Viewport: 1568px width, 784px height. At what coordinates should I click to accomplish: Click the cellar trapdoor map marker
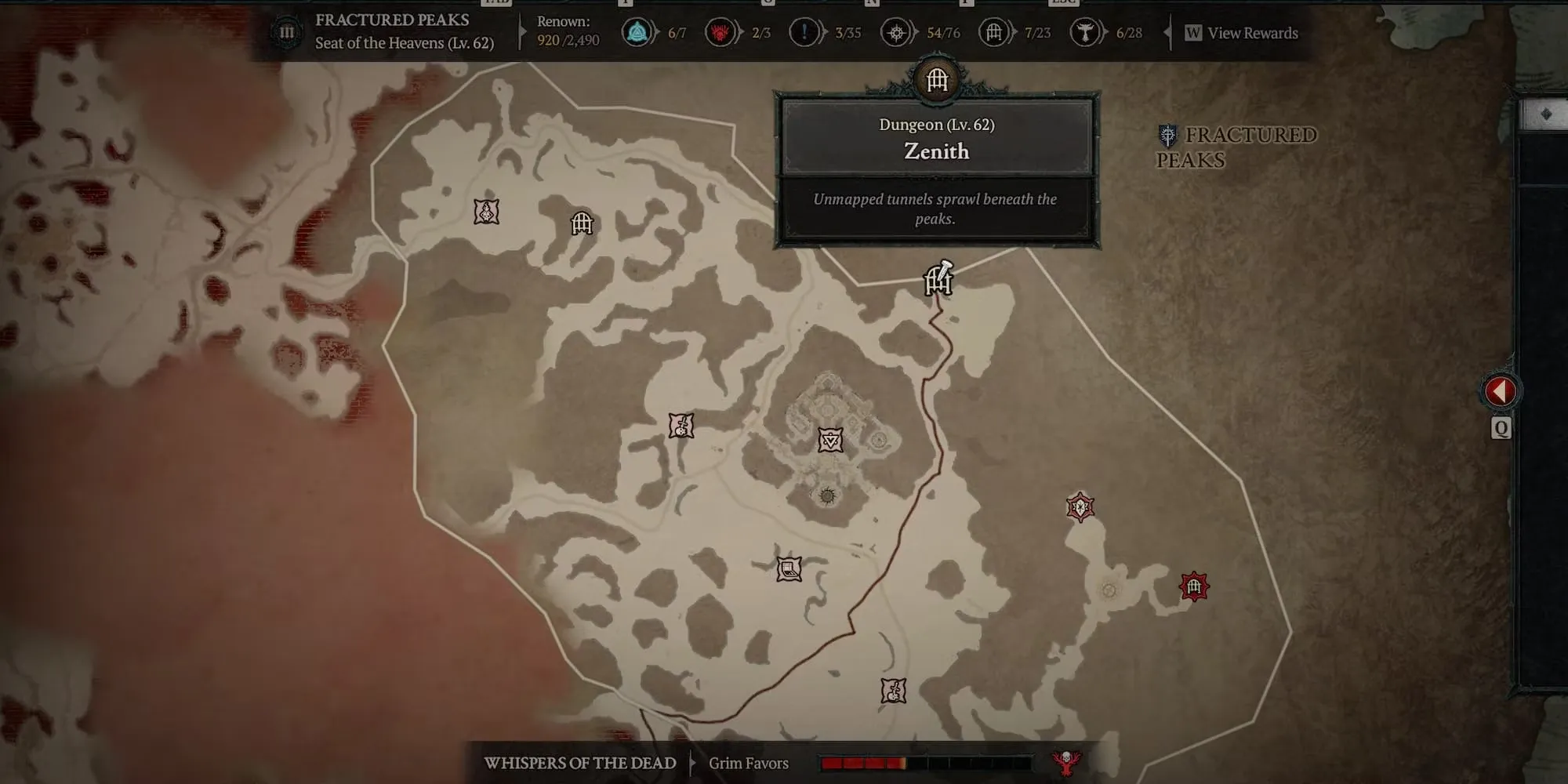789,568
